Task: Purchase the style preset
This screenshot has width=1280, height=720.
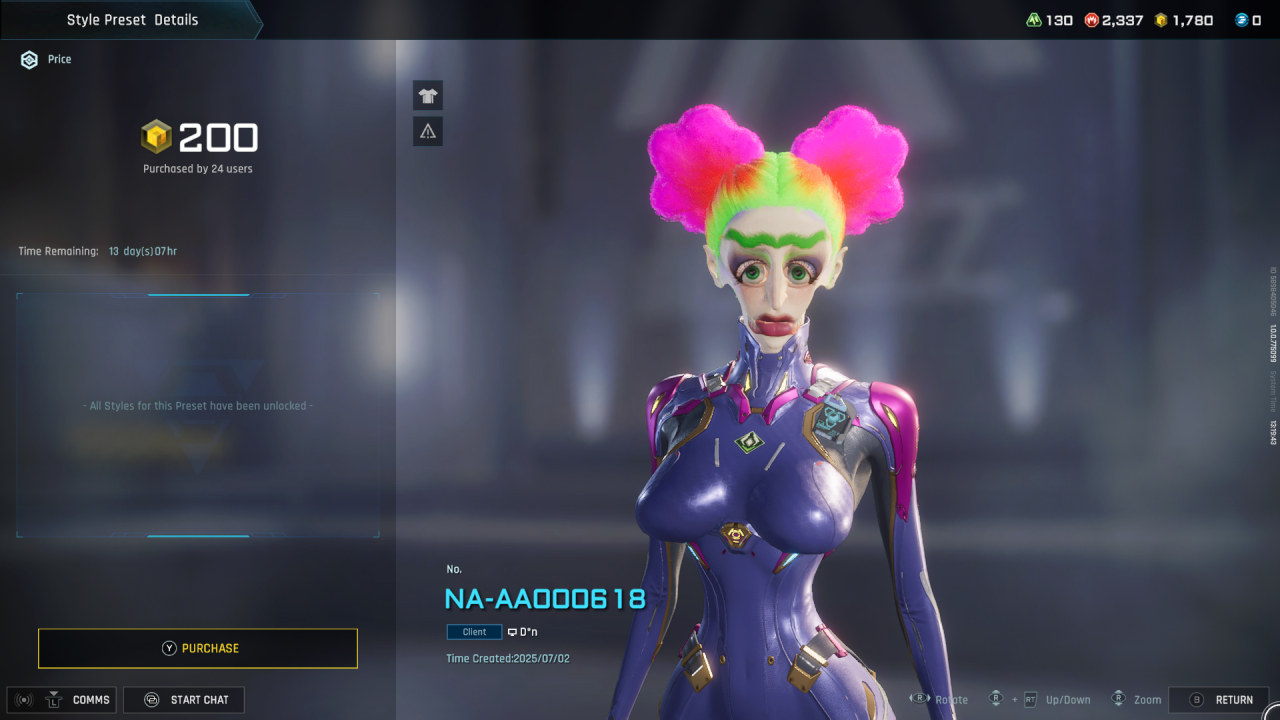Action: [x=198, y=648]
